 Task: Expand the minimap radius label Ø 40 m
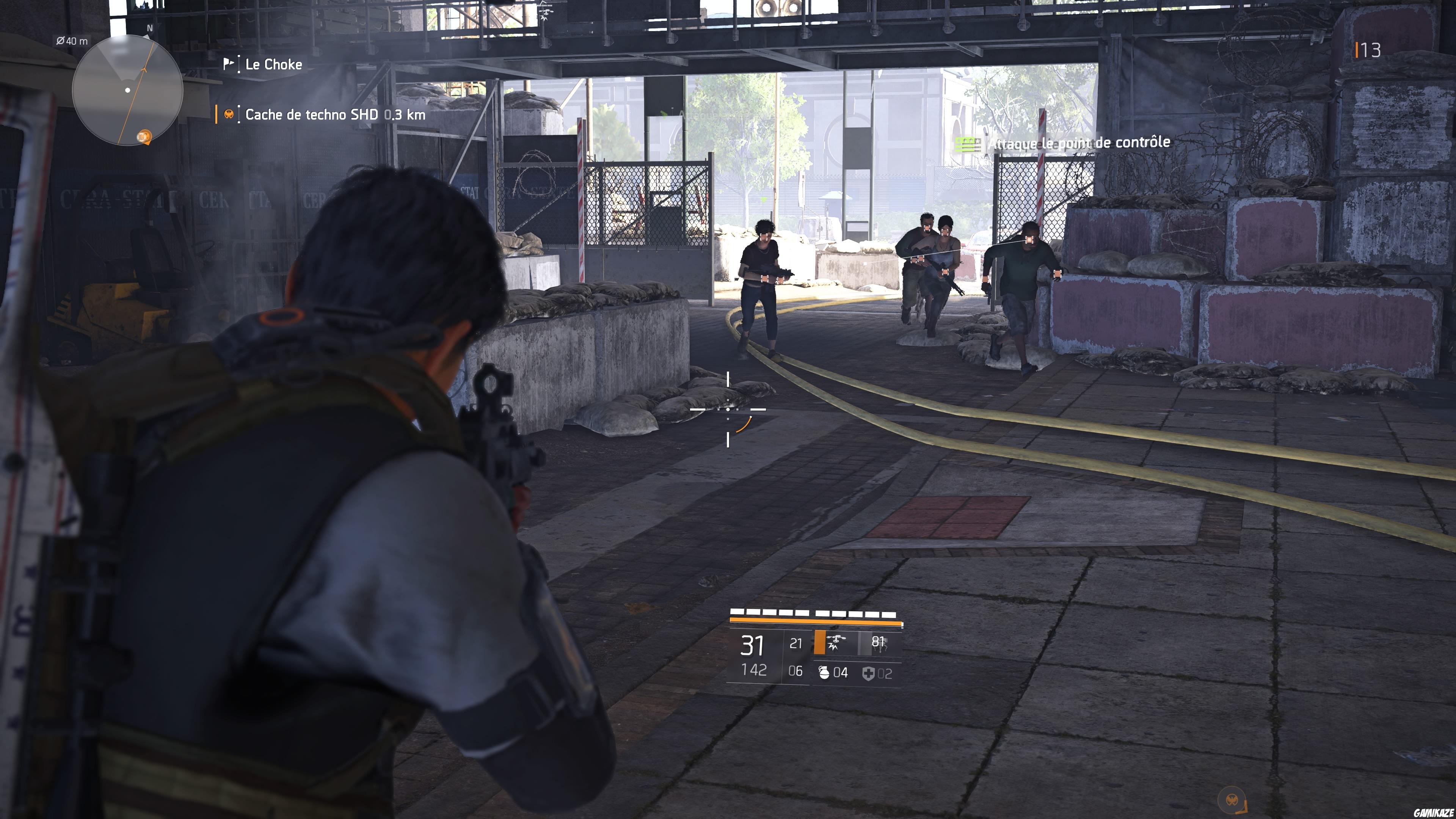coord(72,42)
